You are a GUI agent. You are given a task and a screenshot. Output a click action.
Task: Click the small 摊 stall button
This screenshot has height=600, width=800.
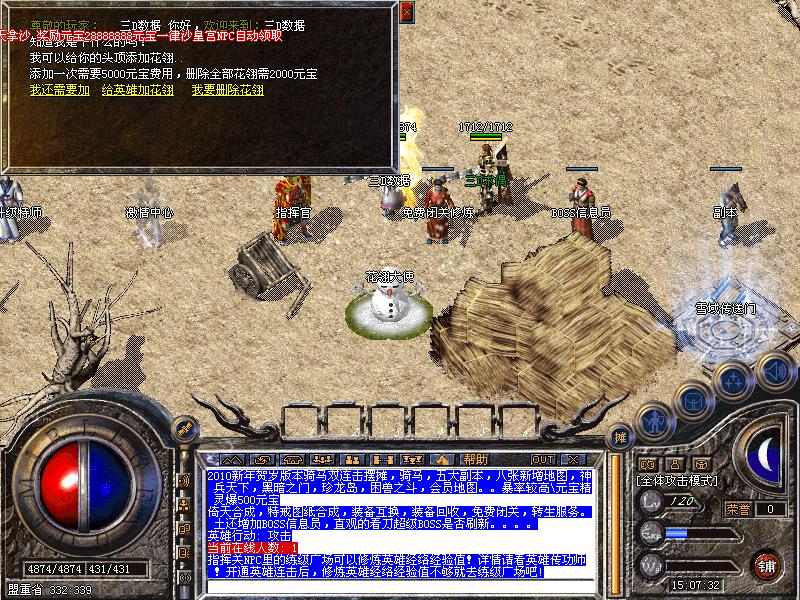coord(620,437)
